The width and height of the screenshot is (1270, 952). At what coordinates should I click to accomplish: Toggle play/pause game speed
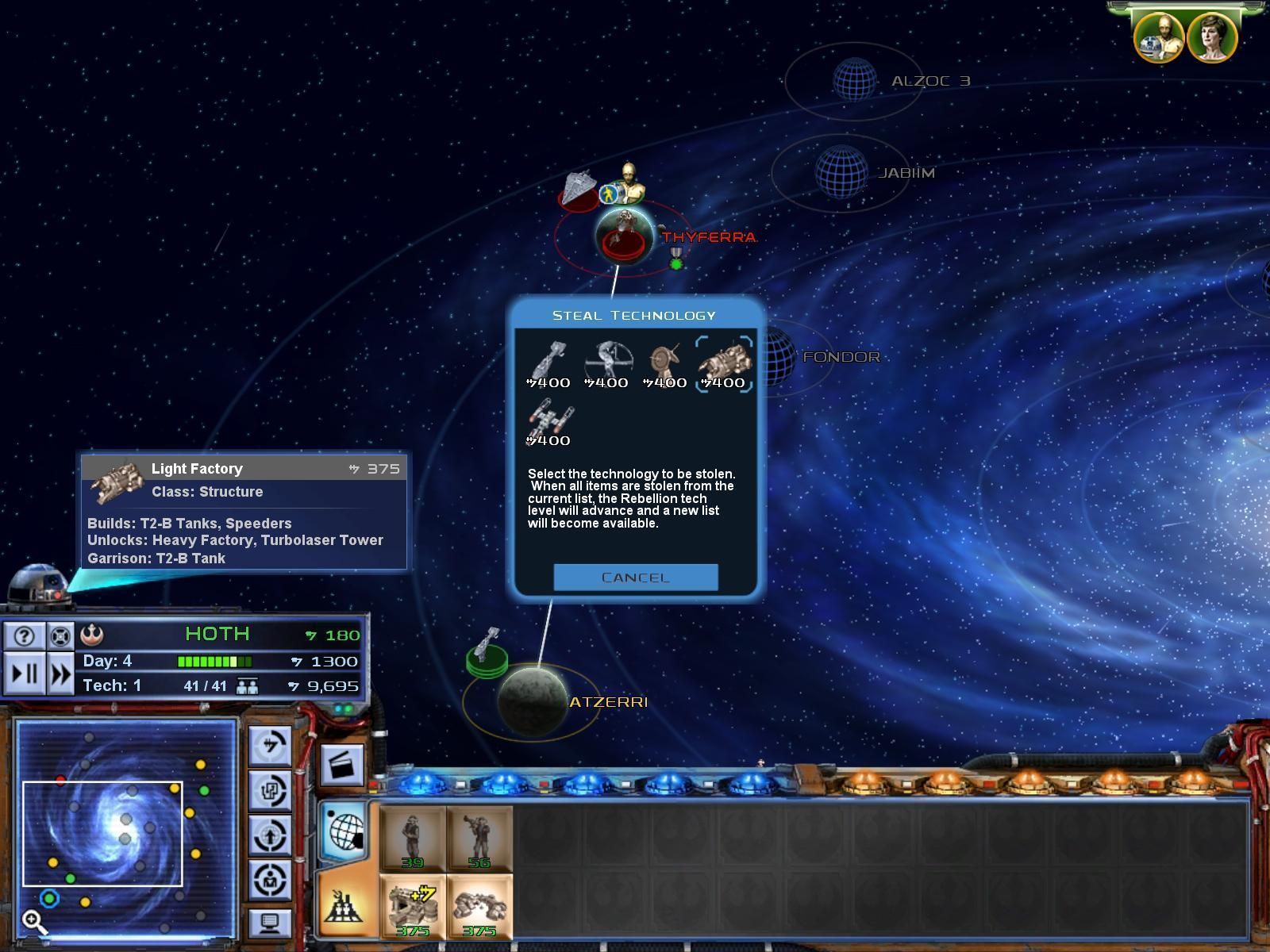coord(24,674)
